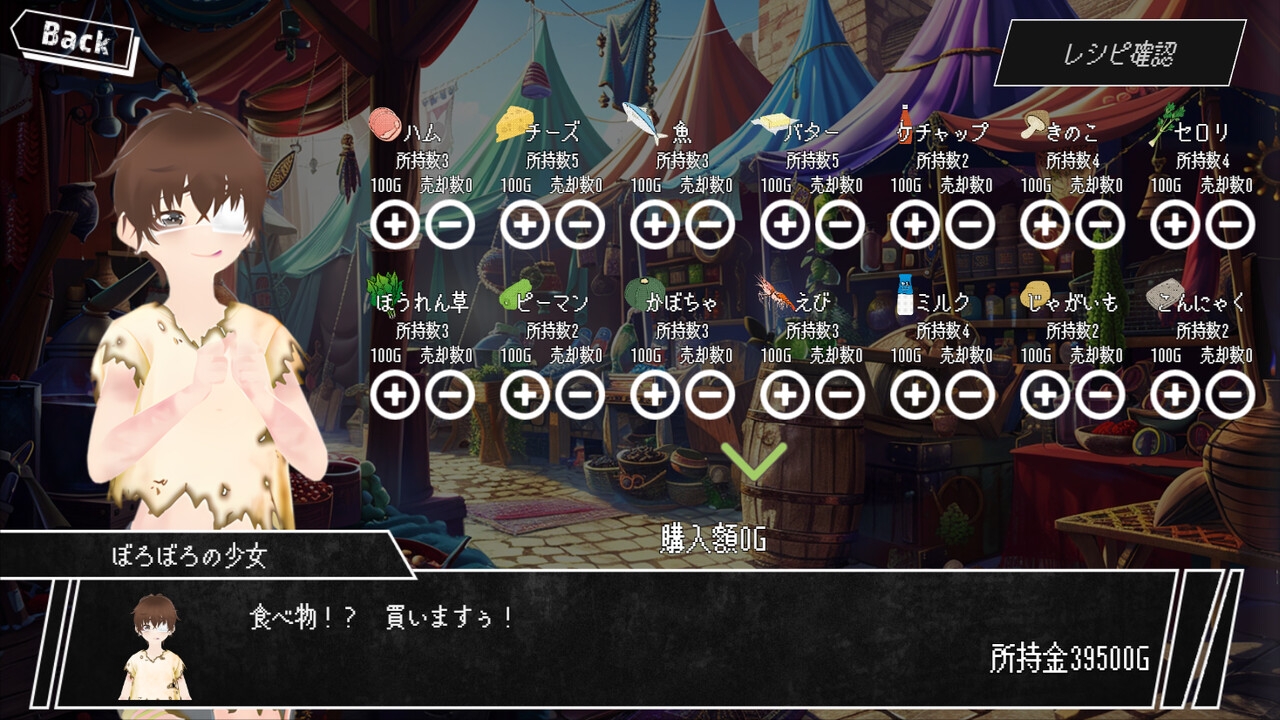This screenshot has width=1280, height=720.
Task: Go back with the Back button
Action: point(74,41)
